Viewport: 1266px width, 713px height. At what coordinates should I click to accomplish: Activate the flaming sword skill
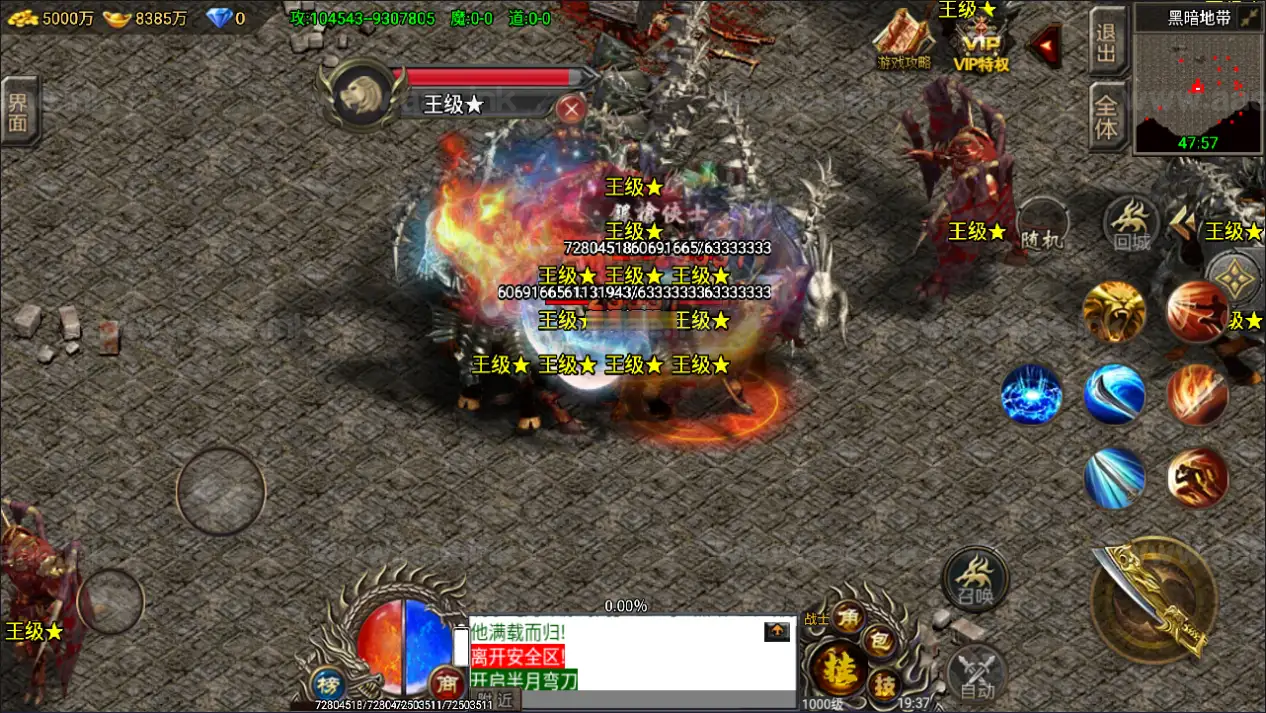point(1197,394)
